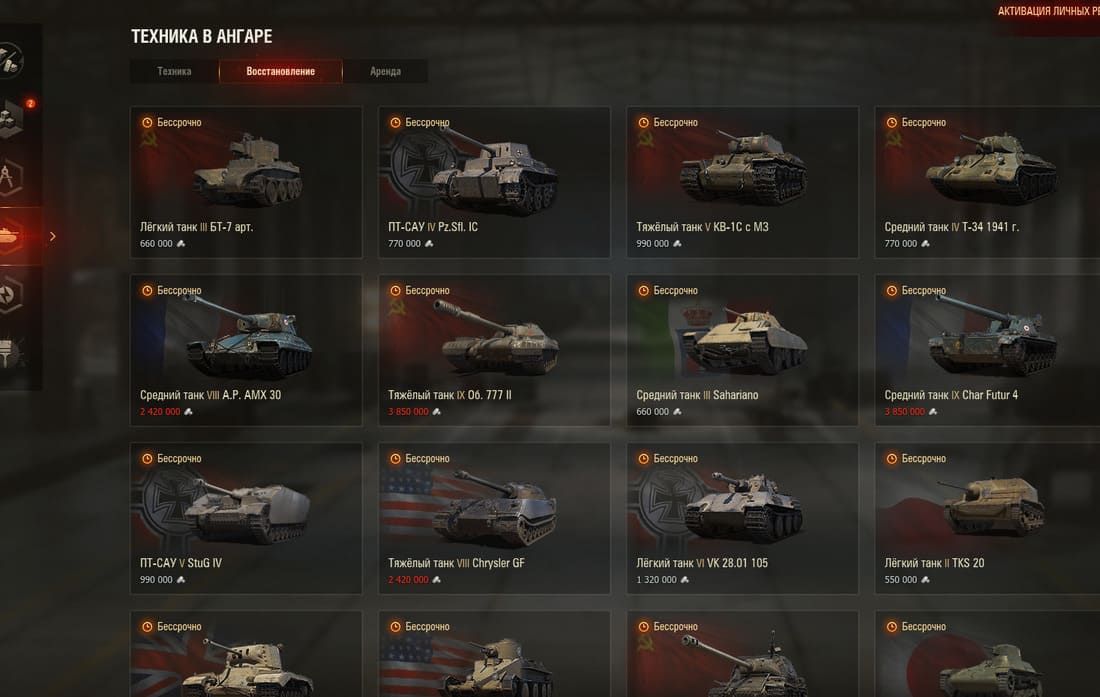Select the КВ-1С с МЗ heavy tank
The height and width of the screenshot is (697, 1100).
tap(742, 182)
